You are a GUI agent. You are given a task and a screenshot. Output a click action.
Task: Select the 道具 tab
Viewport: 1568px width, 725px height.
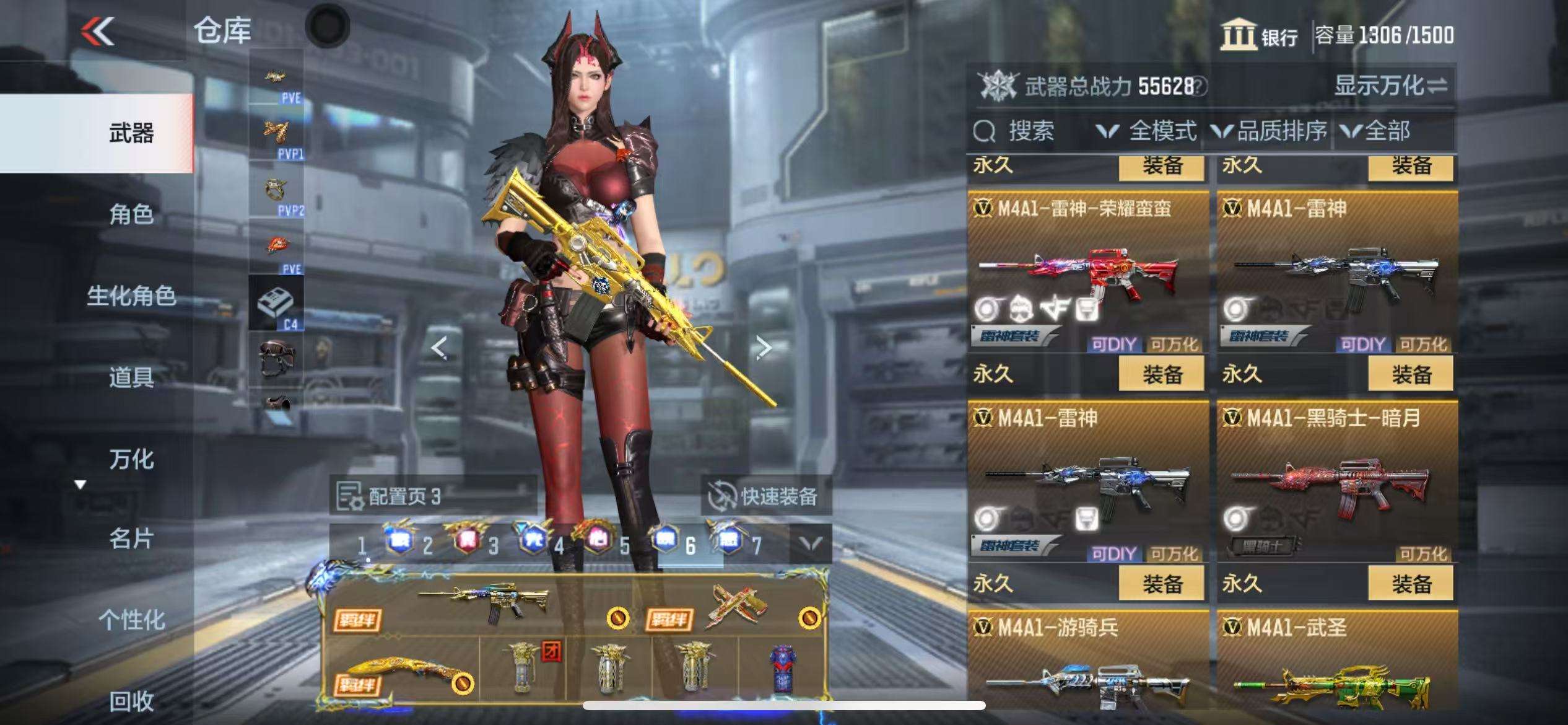[131, 377]
